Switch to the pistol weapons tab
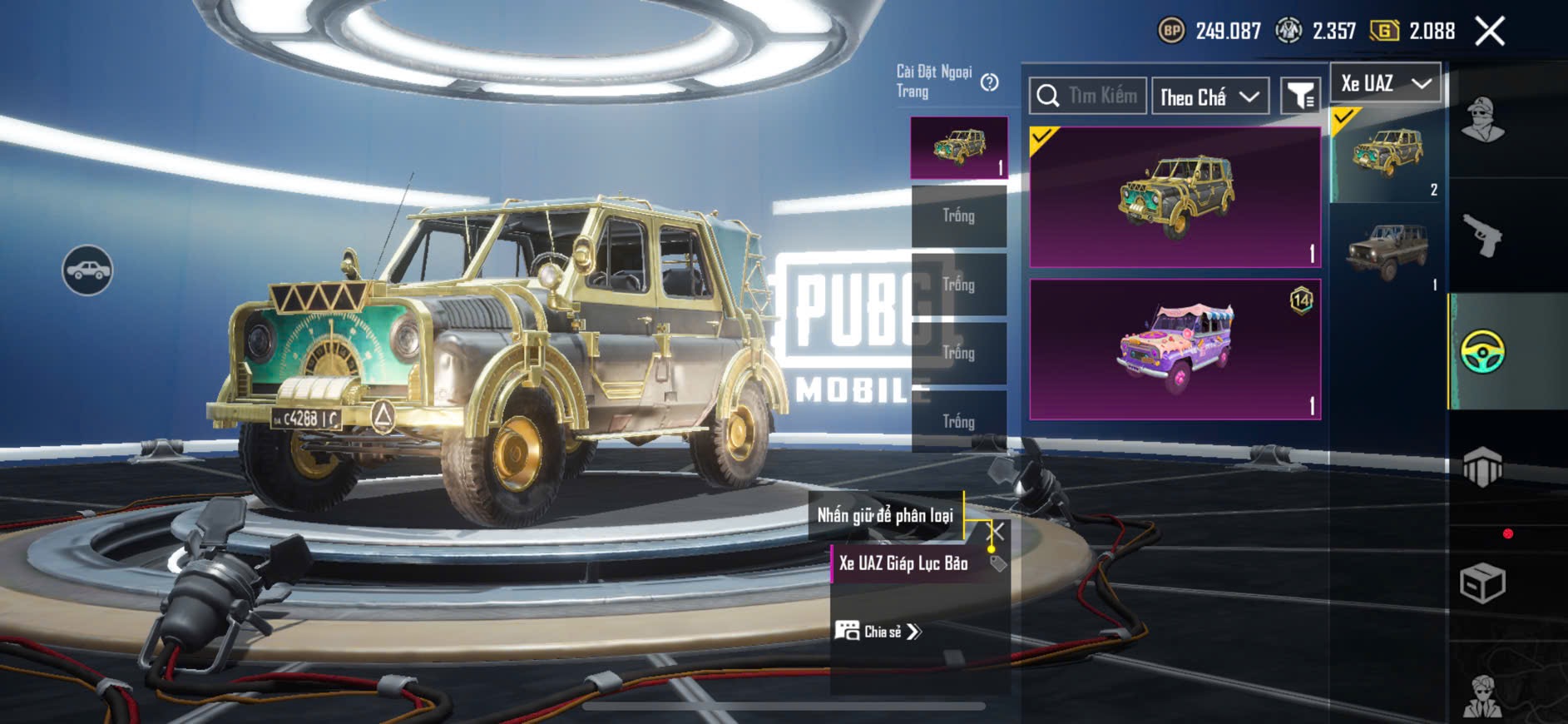The width and height of the screenshot is (1568, 724). point(1482,236)
